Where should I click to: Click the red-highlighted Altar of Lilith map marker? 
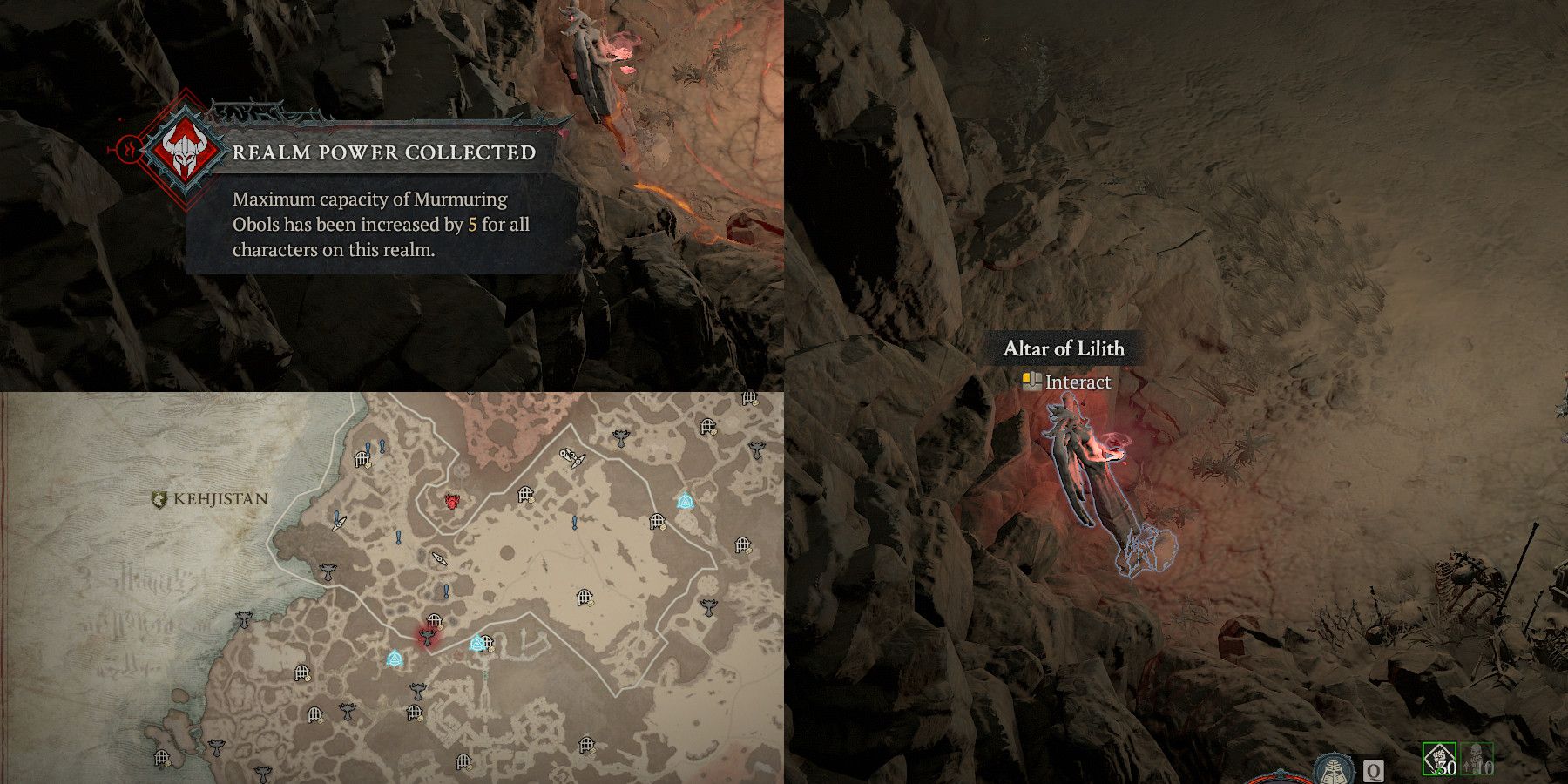click(x=426, y=637)
